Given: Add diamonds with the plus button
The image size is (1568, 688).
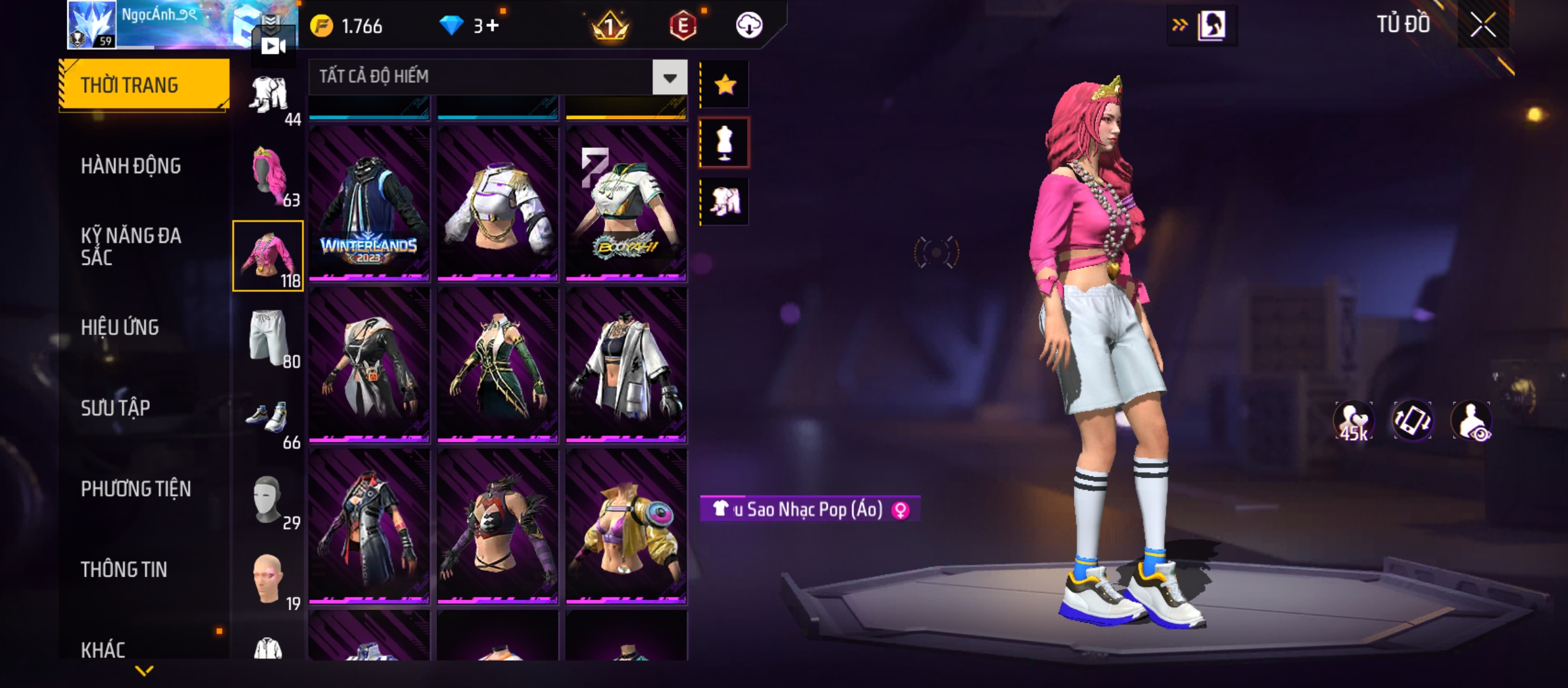Looking at the screenshot, I should pos(491,26).
